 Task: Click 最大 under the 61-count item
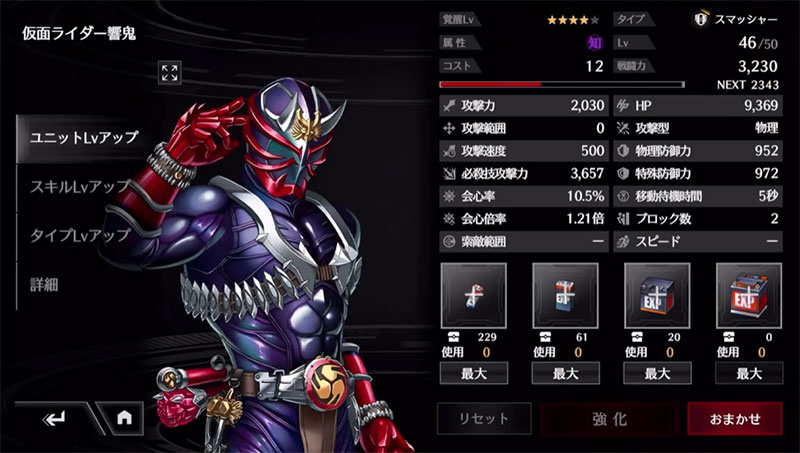click(x=566, y=373)
